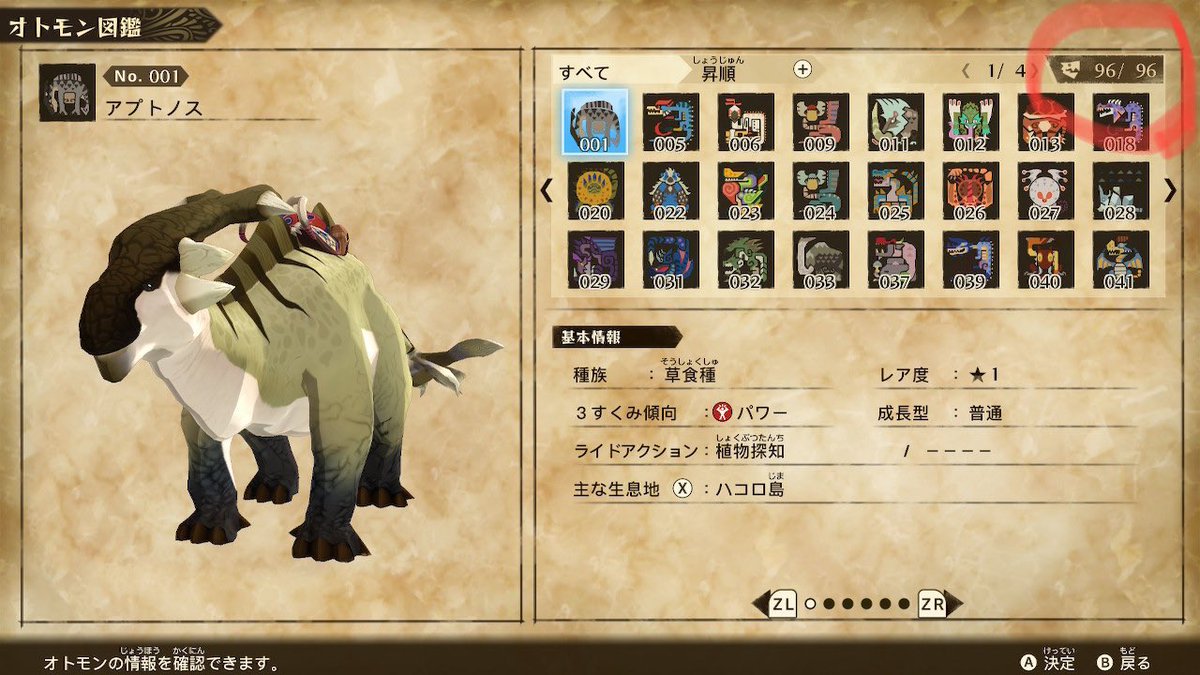Select the アプトノス portrait icon
The image size is (1200, 675).
67,93
